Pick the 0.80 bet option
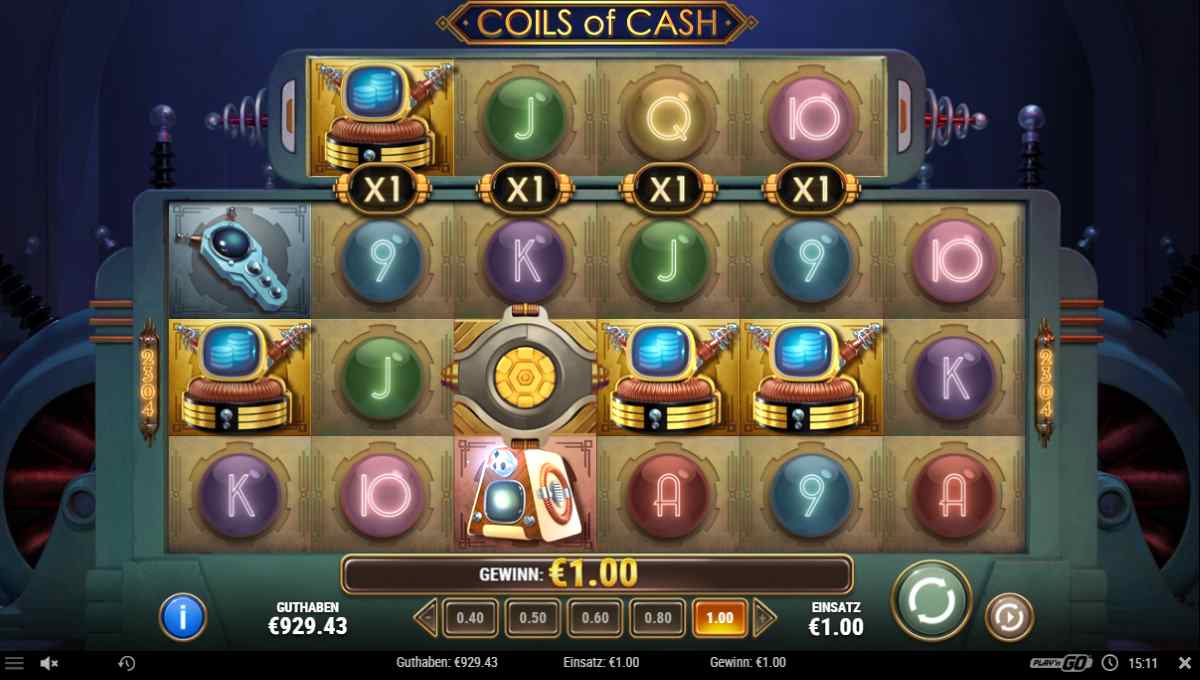Image resolution: width=1200 pixels, height=680 pixels. pos(658,618)
